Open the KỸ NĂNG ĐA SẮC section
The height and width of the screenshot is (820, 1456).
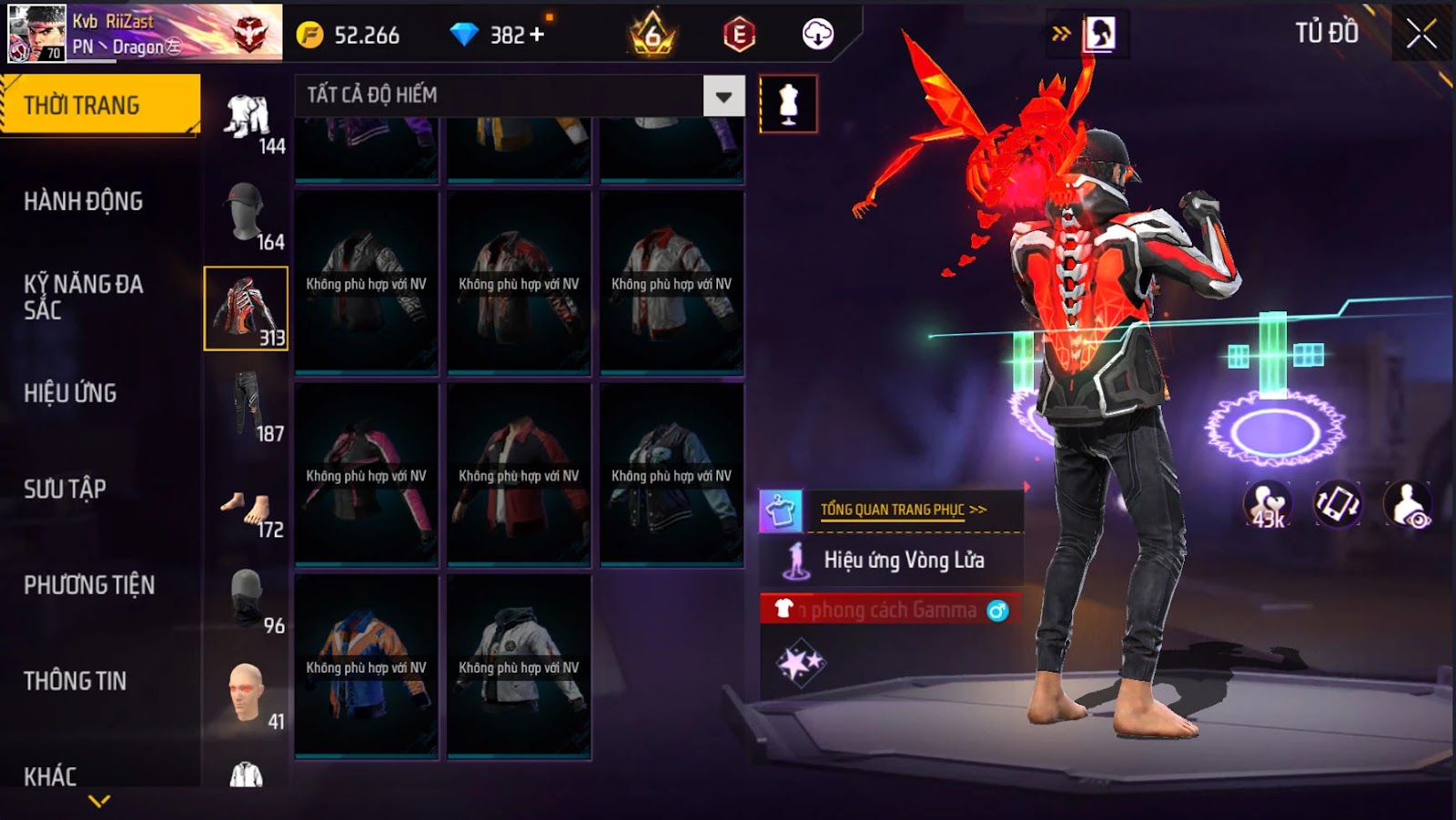(x=84, y=297)
